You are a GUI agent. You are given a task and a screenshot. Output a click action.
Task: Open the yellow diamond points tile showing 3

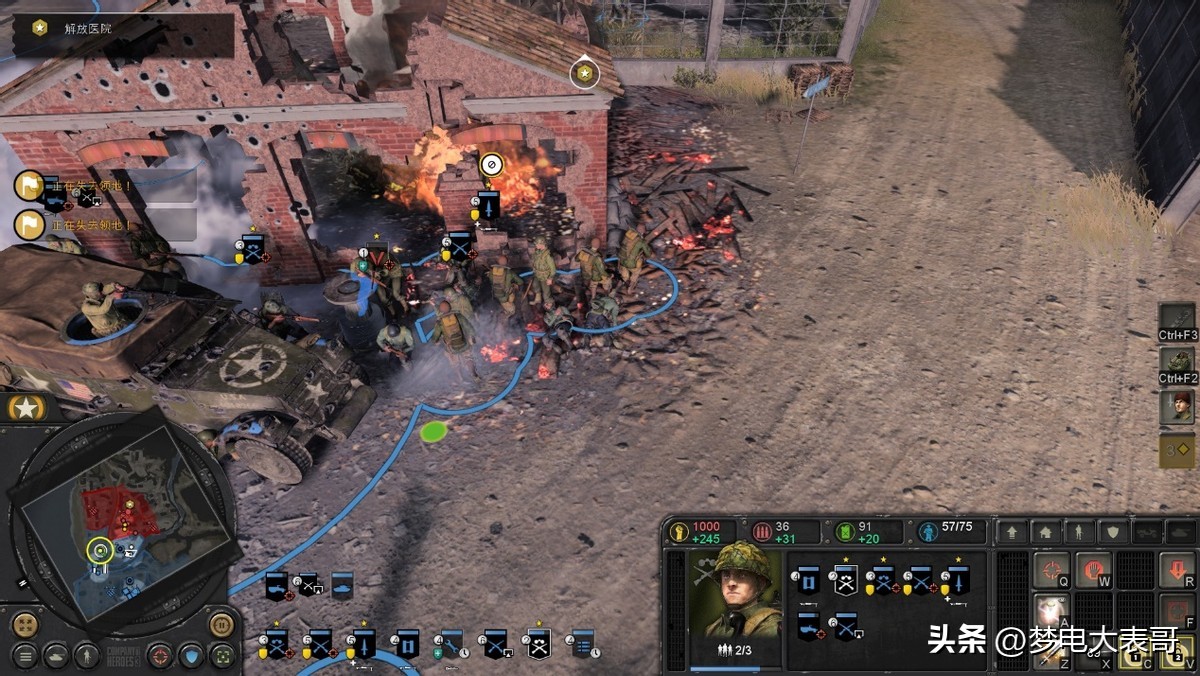pos(1177,450)
